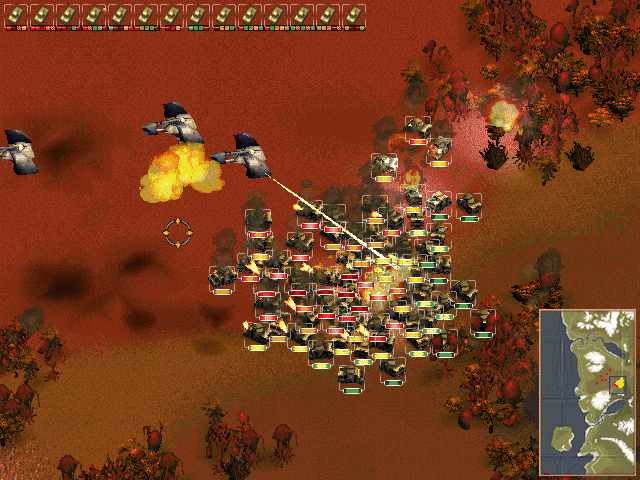Image resolution: width=640 pixels, height=480 pixels.
Task: Click the small island on the minimap
Action: point(562,435)
